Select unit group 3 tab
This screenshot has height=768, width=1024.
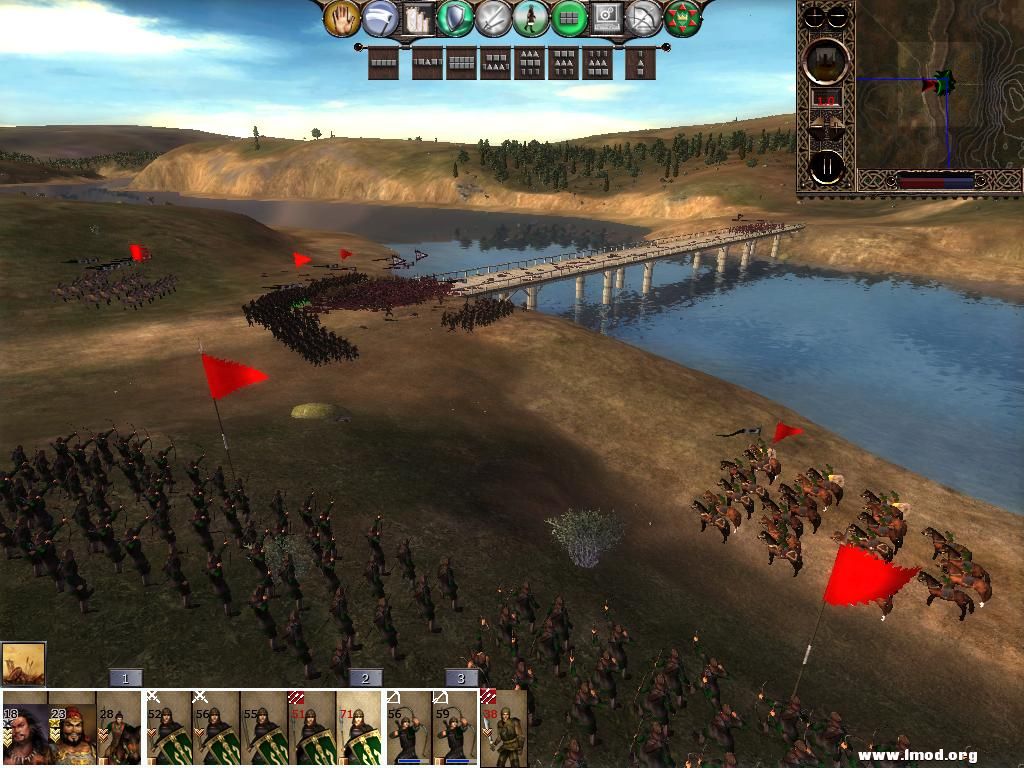pyautogui.click(x=460, y=678)
